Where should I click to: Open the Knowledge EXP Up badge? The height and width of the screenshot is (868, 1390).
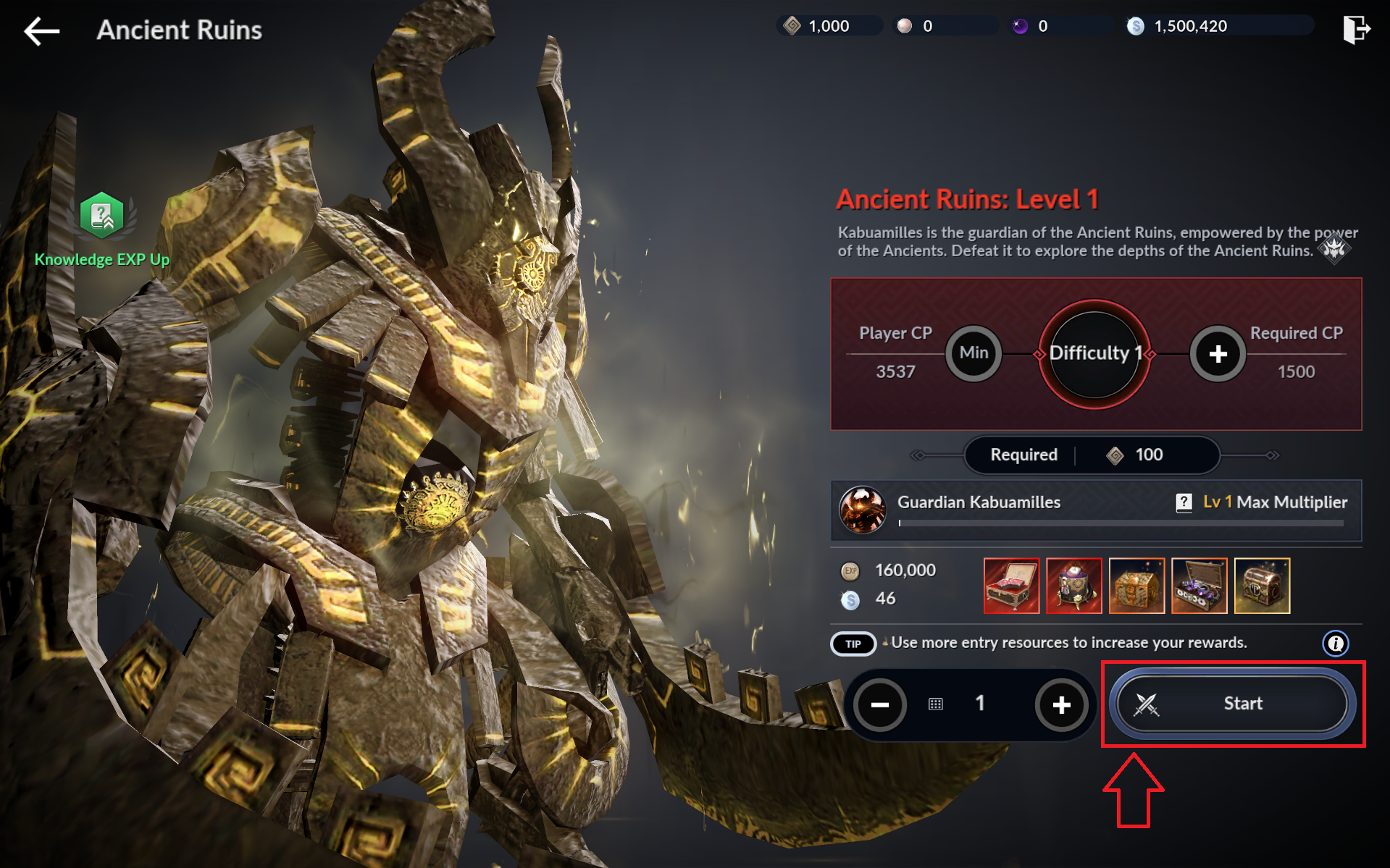coord(102,216)
